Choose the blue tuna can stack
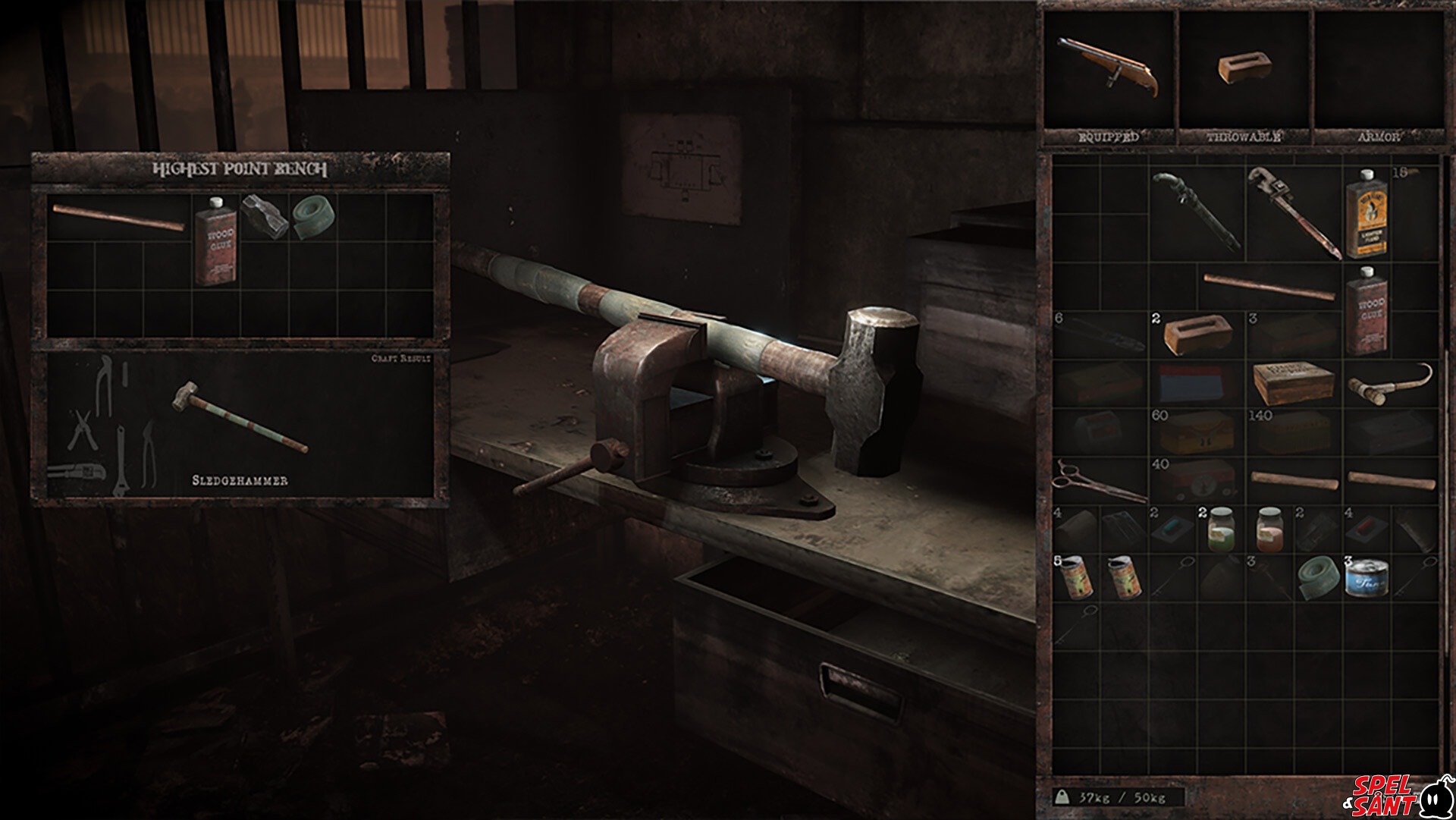1456x820 pixels. [x=1367, y=578]
